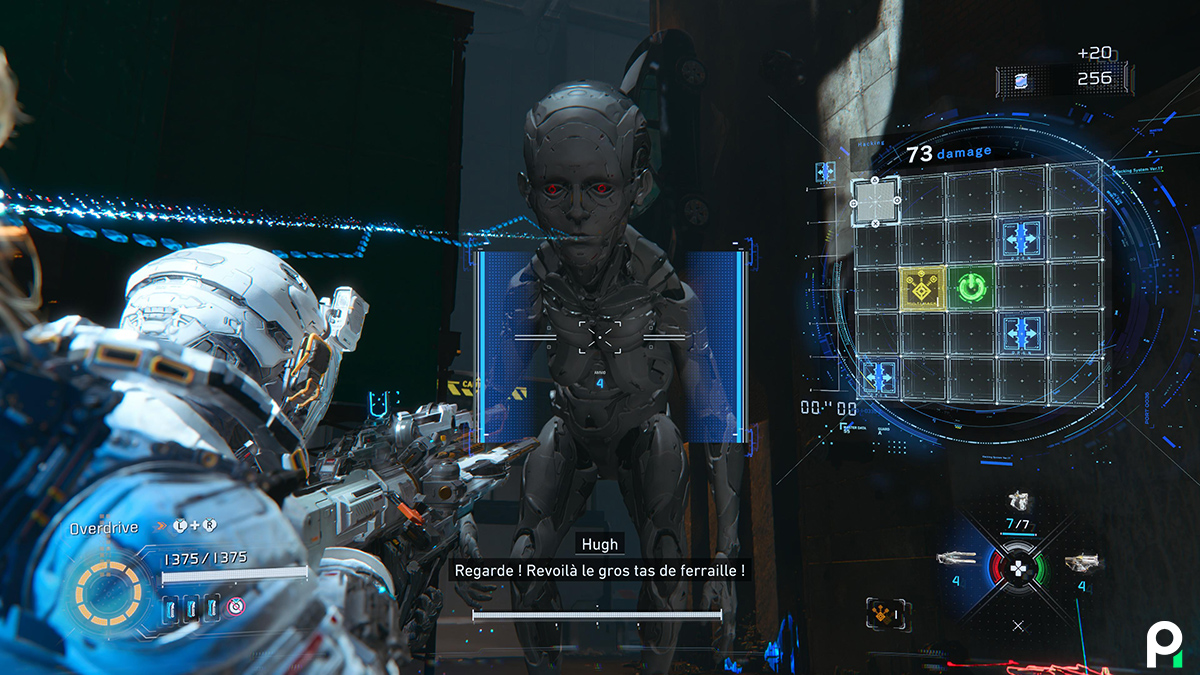Trigger the orange Overdrive ring gauge

coord(108,594)
